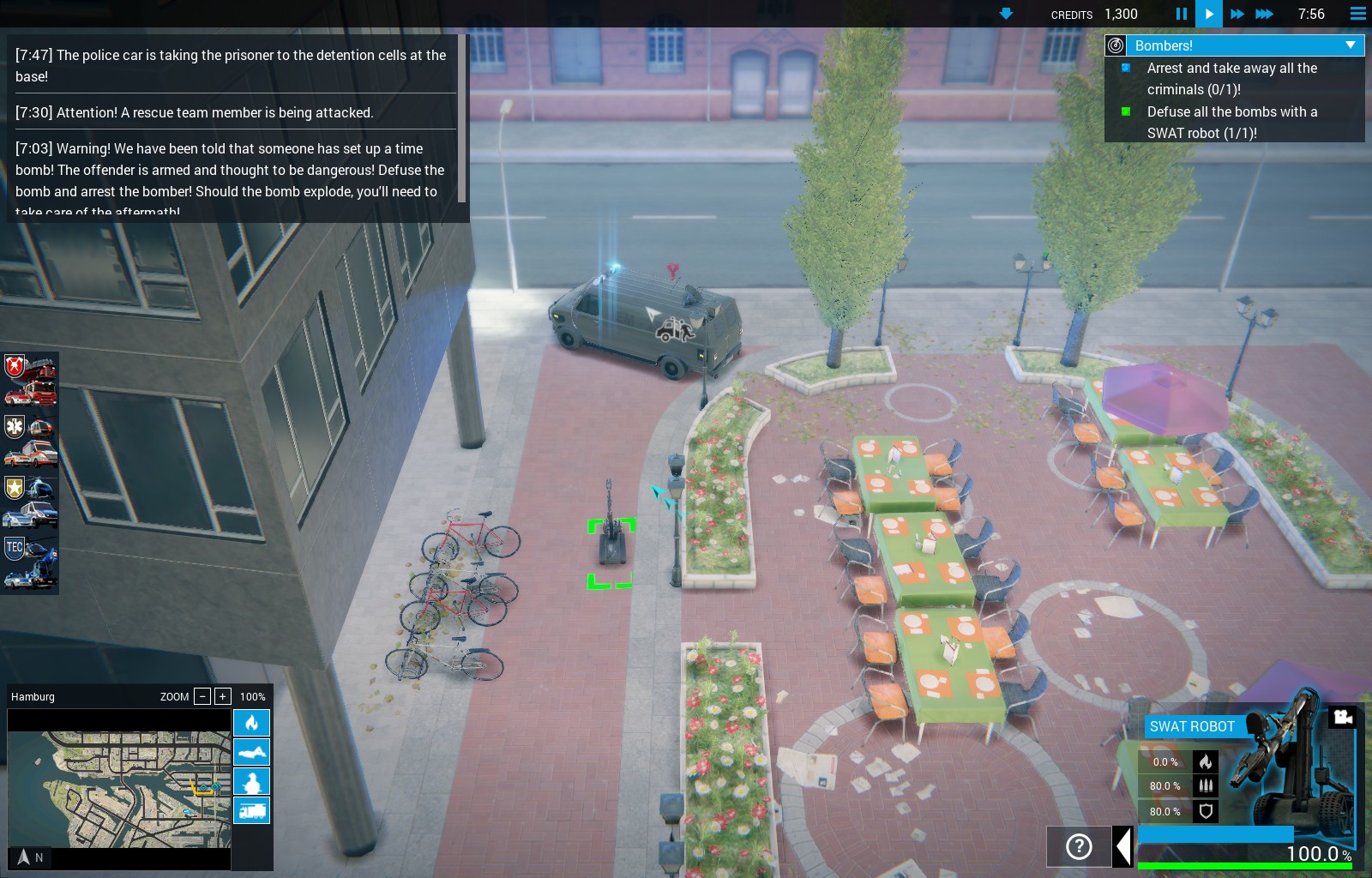Focus camera on the SWAT robot
Viewport: 1372px width, 878px height.
pos(1342,717)
